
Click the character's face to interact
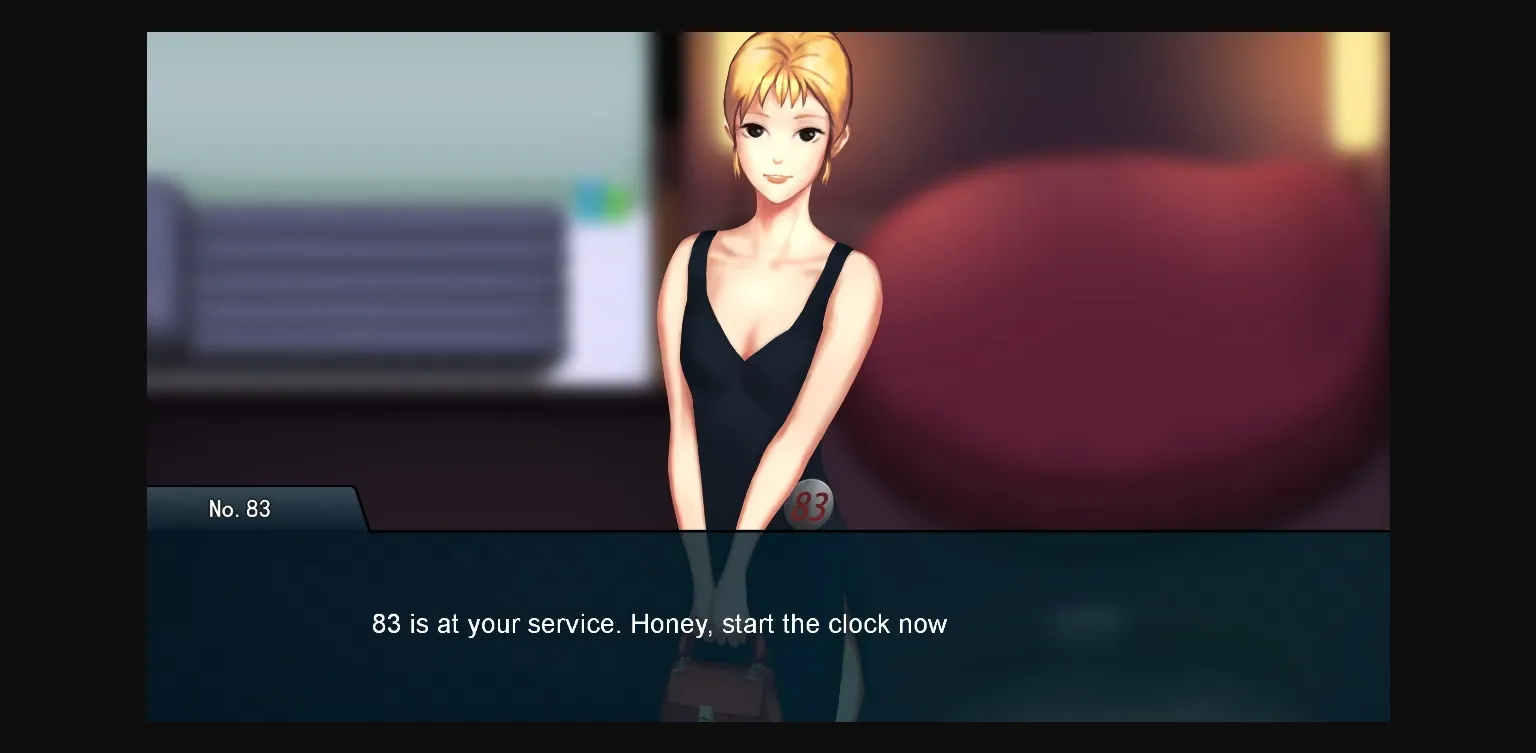(x=775, y=140)
